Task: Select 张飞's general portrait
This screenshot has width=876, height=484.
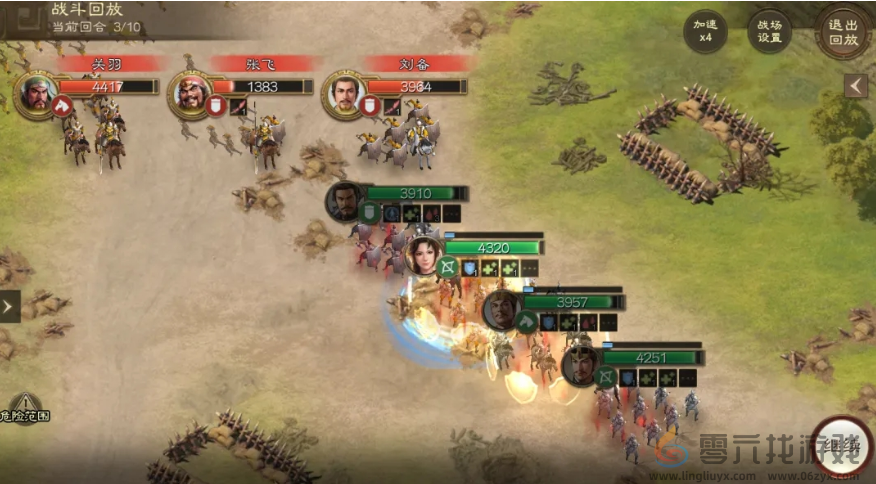Action: [x=190, y=92]
